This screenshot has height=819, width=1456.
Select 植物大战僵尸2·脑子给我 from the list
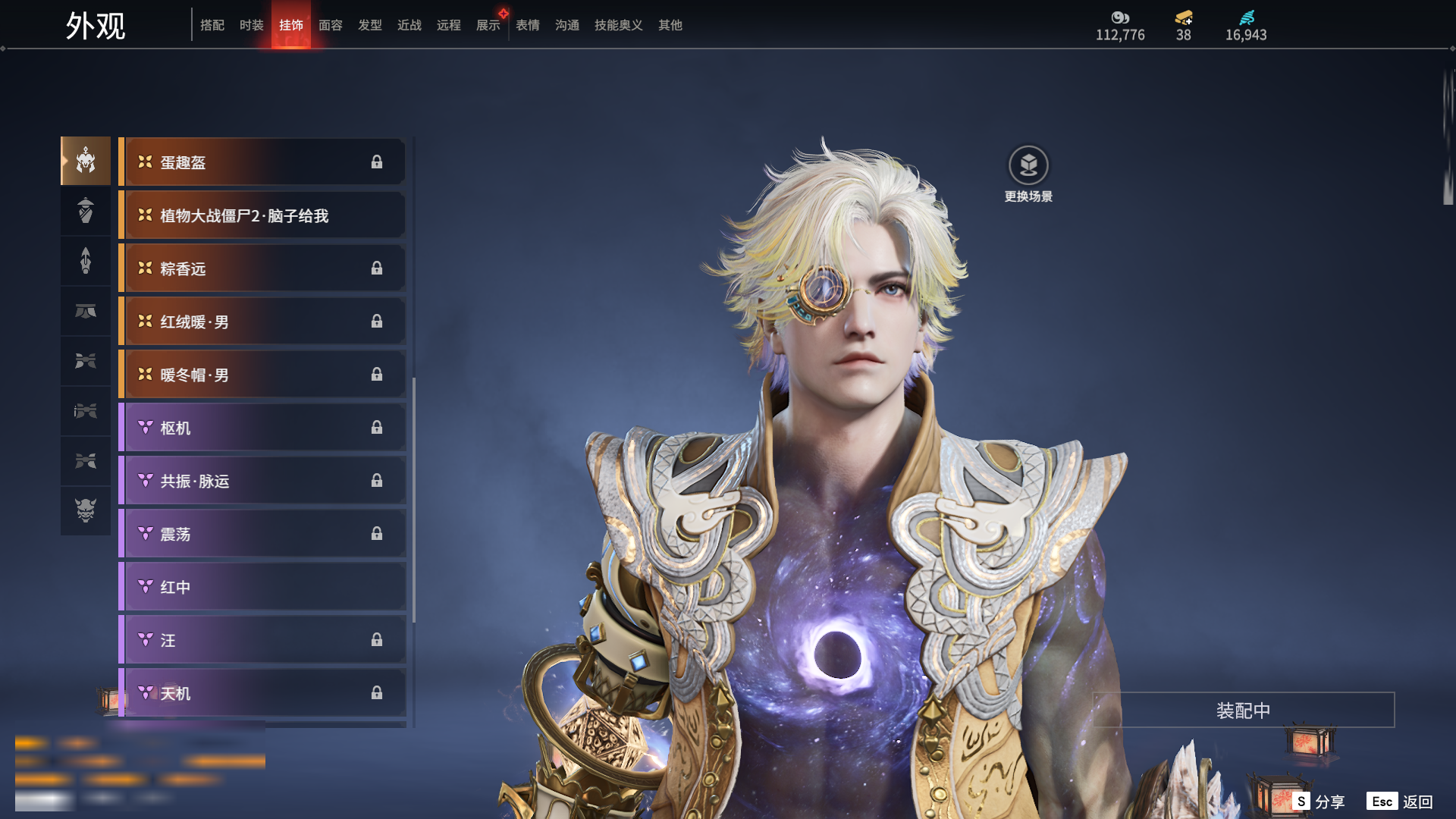pos(262,215)
